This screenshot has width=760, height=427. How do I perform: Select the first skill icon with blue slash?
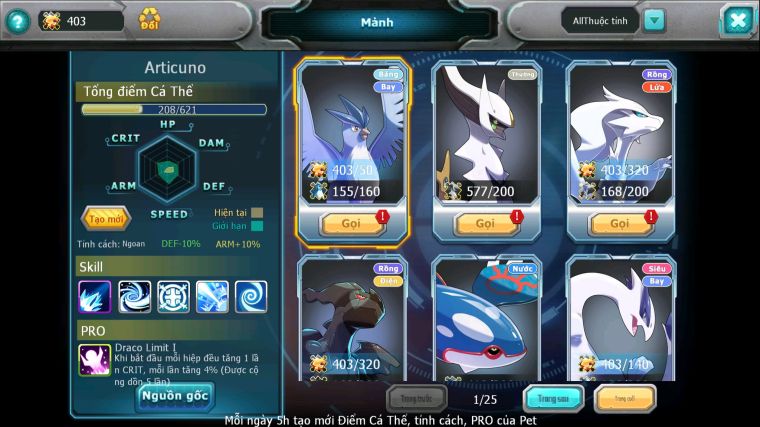tap(96, 296)
